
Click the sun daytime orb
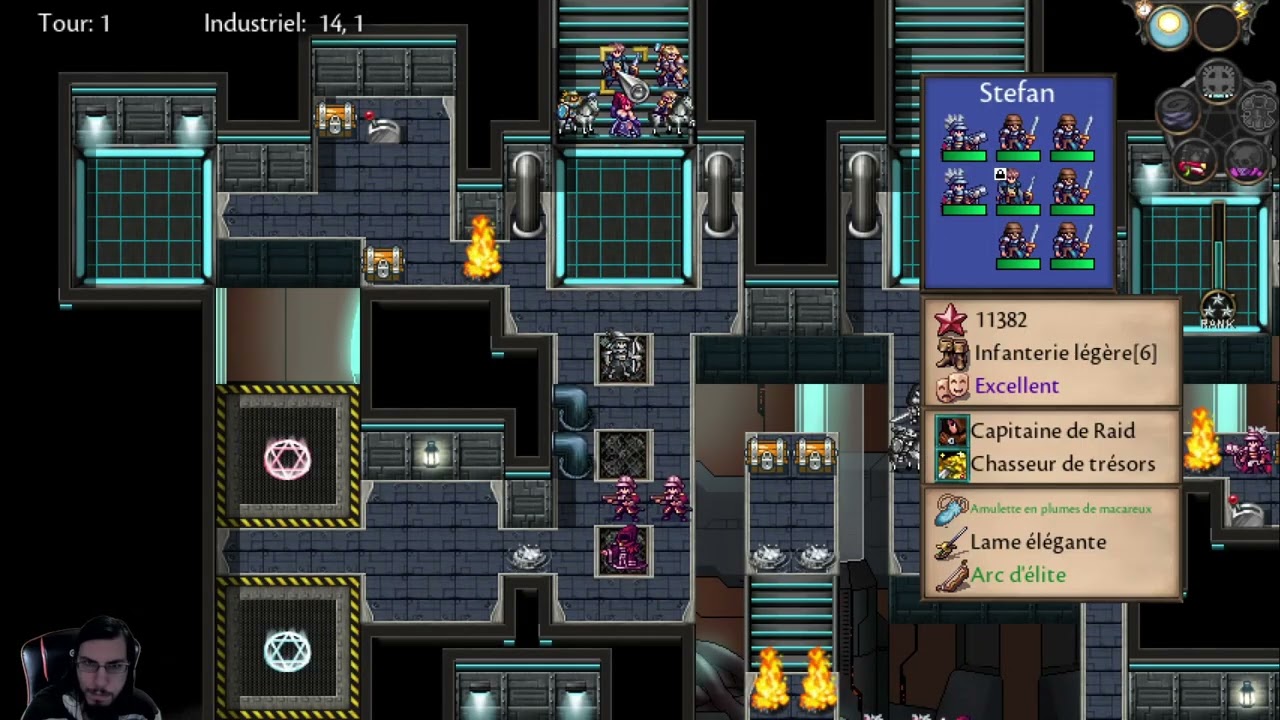pos(1167,27)
